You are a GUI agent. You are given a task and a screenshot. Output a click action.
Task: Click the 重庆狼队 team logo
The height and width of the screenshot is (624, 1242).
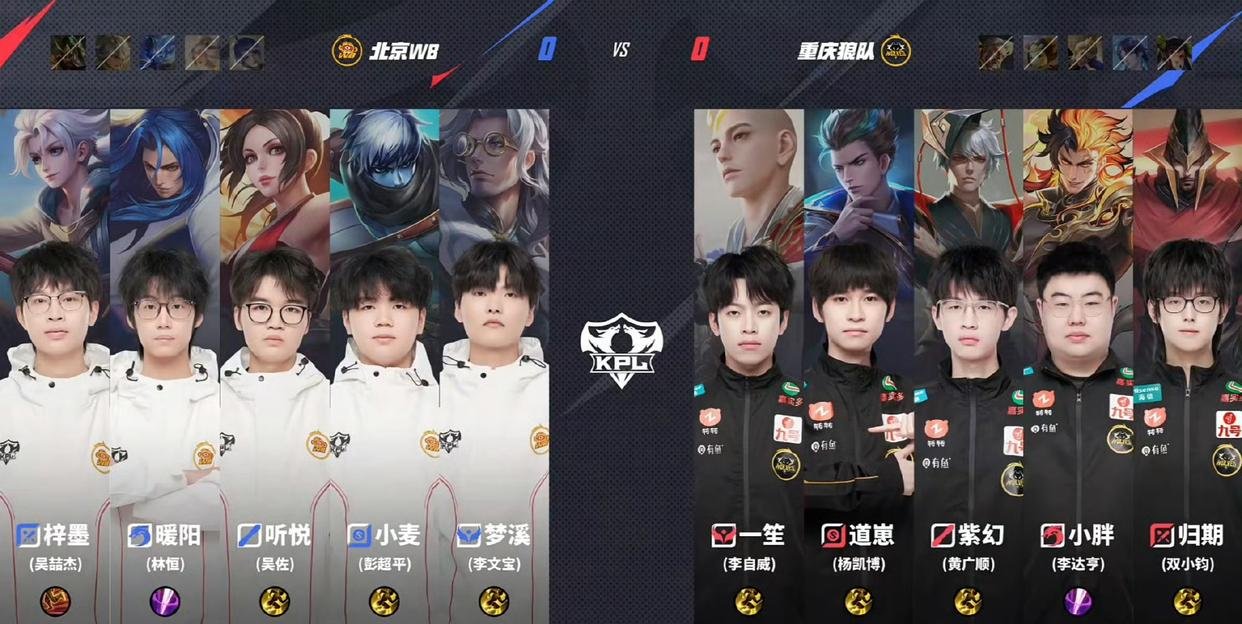[x=895, y=51]
